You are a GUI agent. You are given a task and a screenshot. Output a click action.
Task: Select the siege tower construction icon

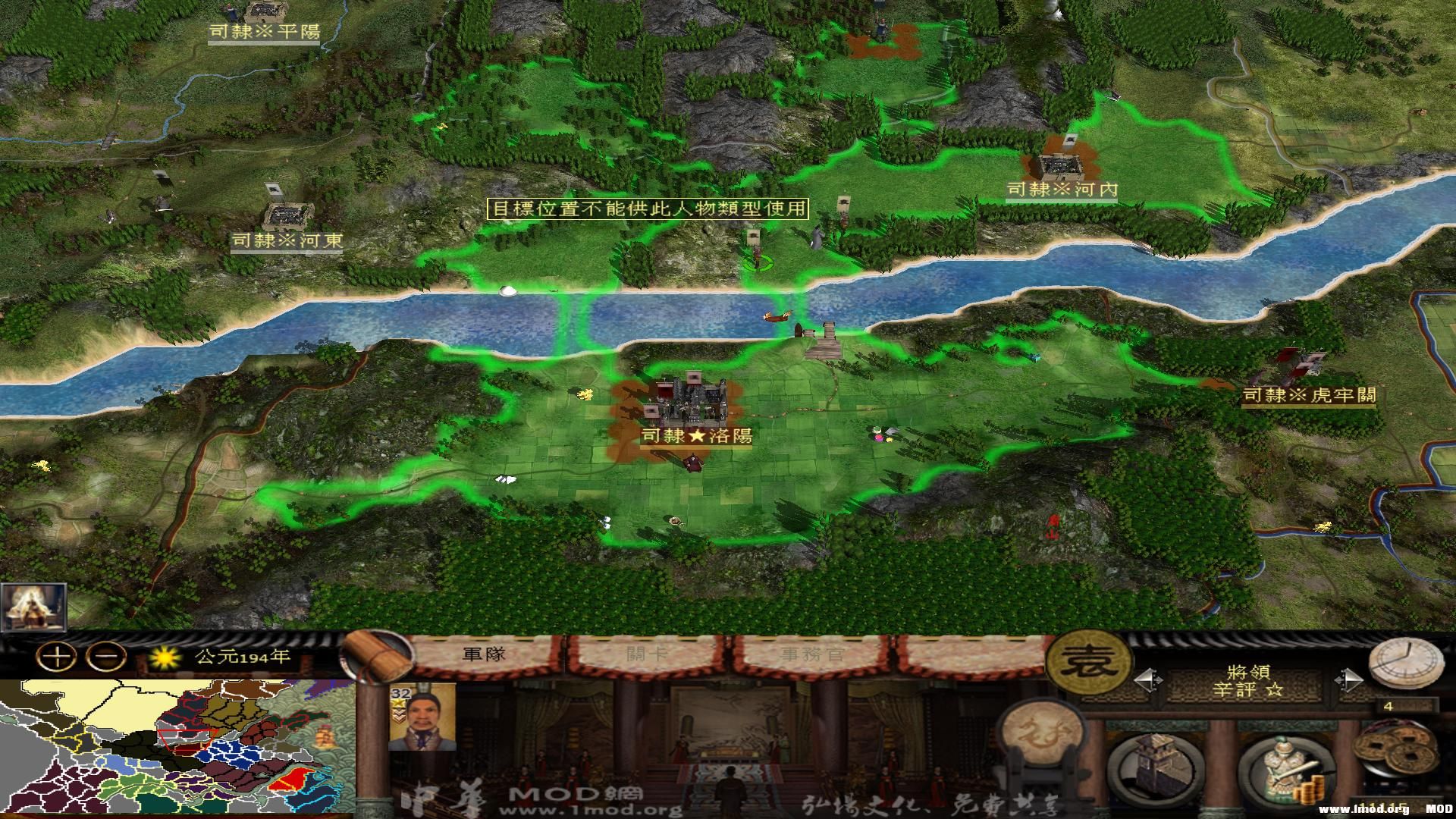[x=1155, y=767]
